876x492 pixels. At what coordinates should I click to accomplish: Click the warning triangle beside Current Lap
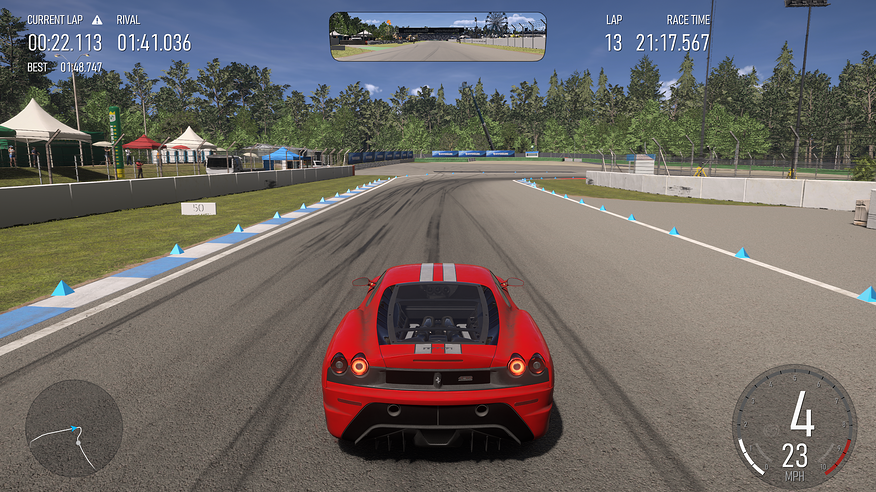coord(97,20)
